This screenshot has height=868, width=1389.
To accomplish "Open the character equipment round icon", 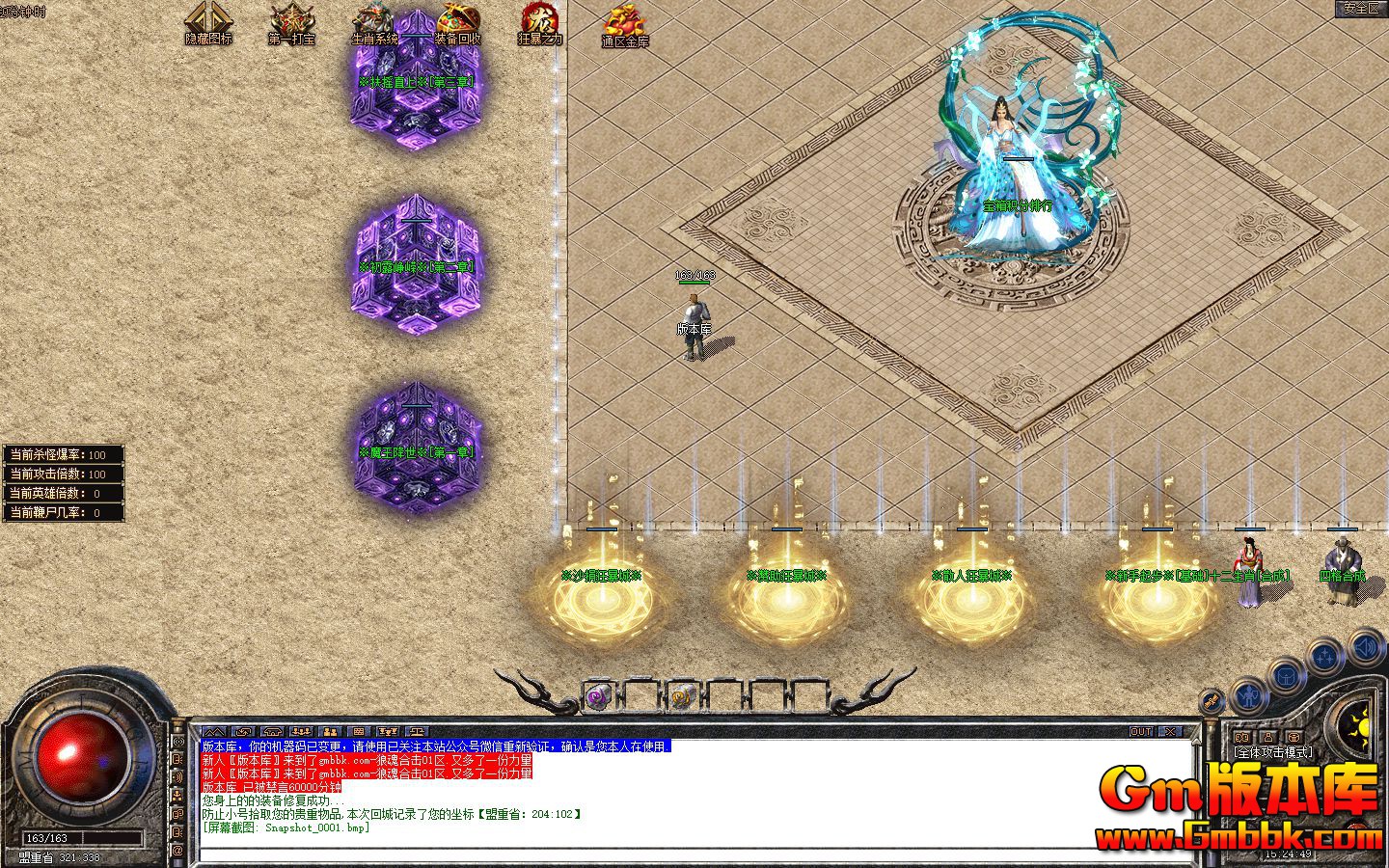I will [1249, 694].
